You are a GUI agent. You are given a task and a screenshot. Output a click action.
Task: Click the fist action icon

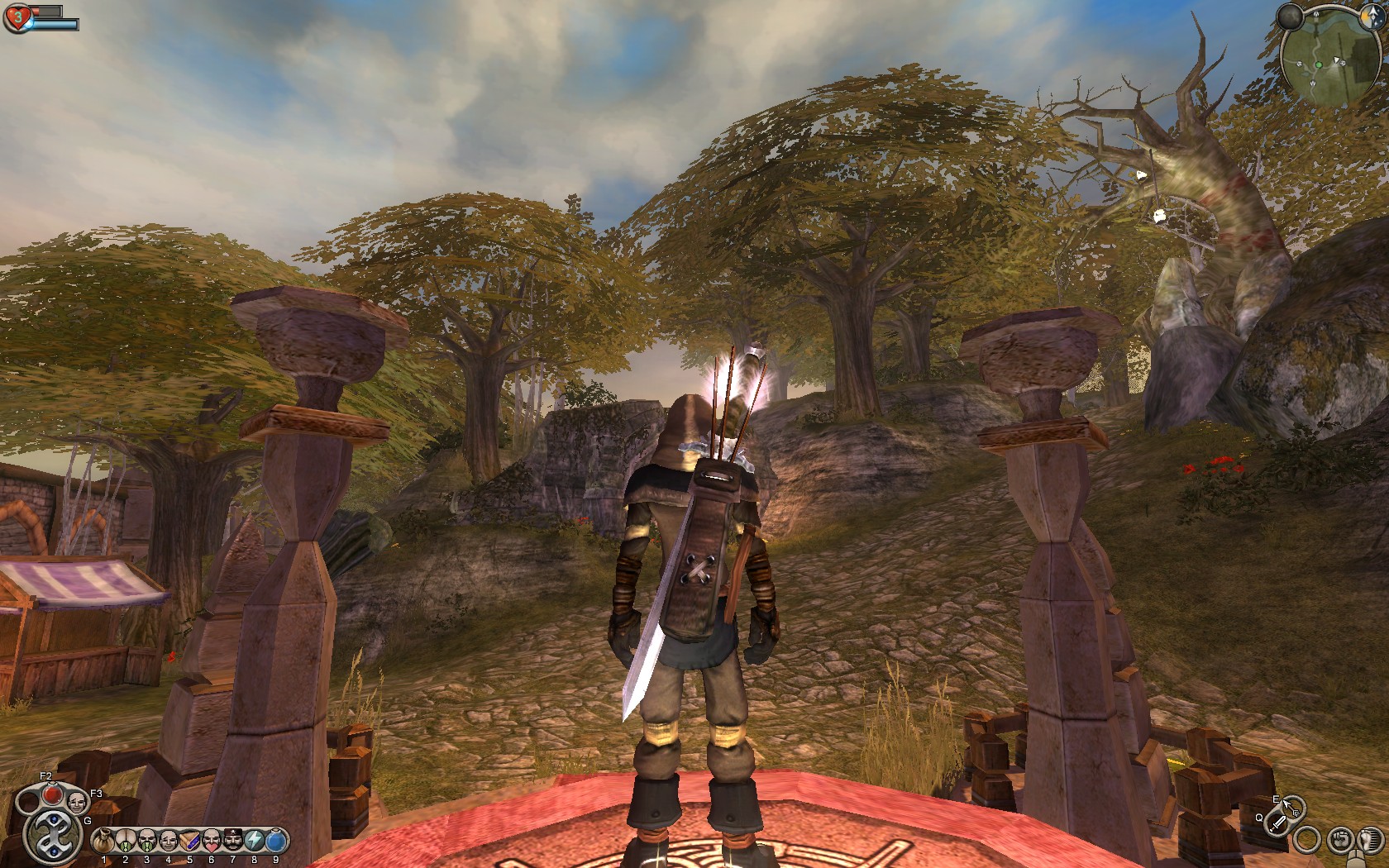click(1341, 841)
